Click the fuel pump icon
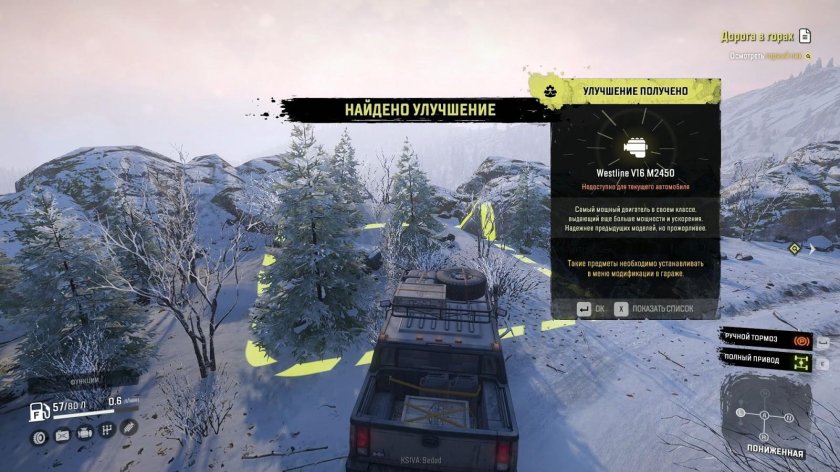Image resolution: width=840 pixels, height=472 pixels. (x=38, y=409)
